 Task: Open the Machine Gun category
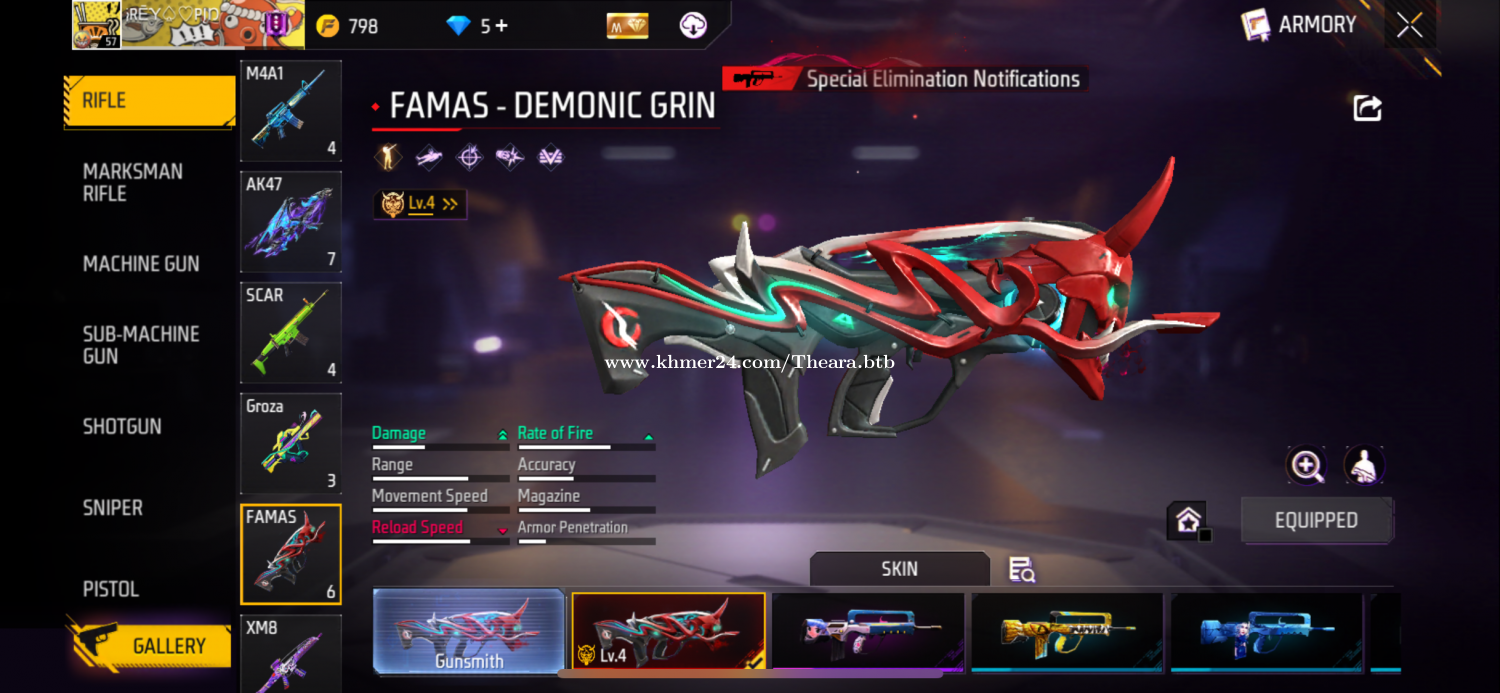coord(141,264)
